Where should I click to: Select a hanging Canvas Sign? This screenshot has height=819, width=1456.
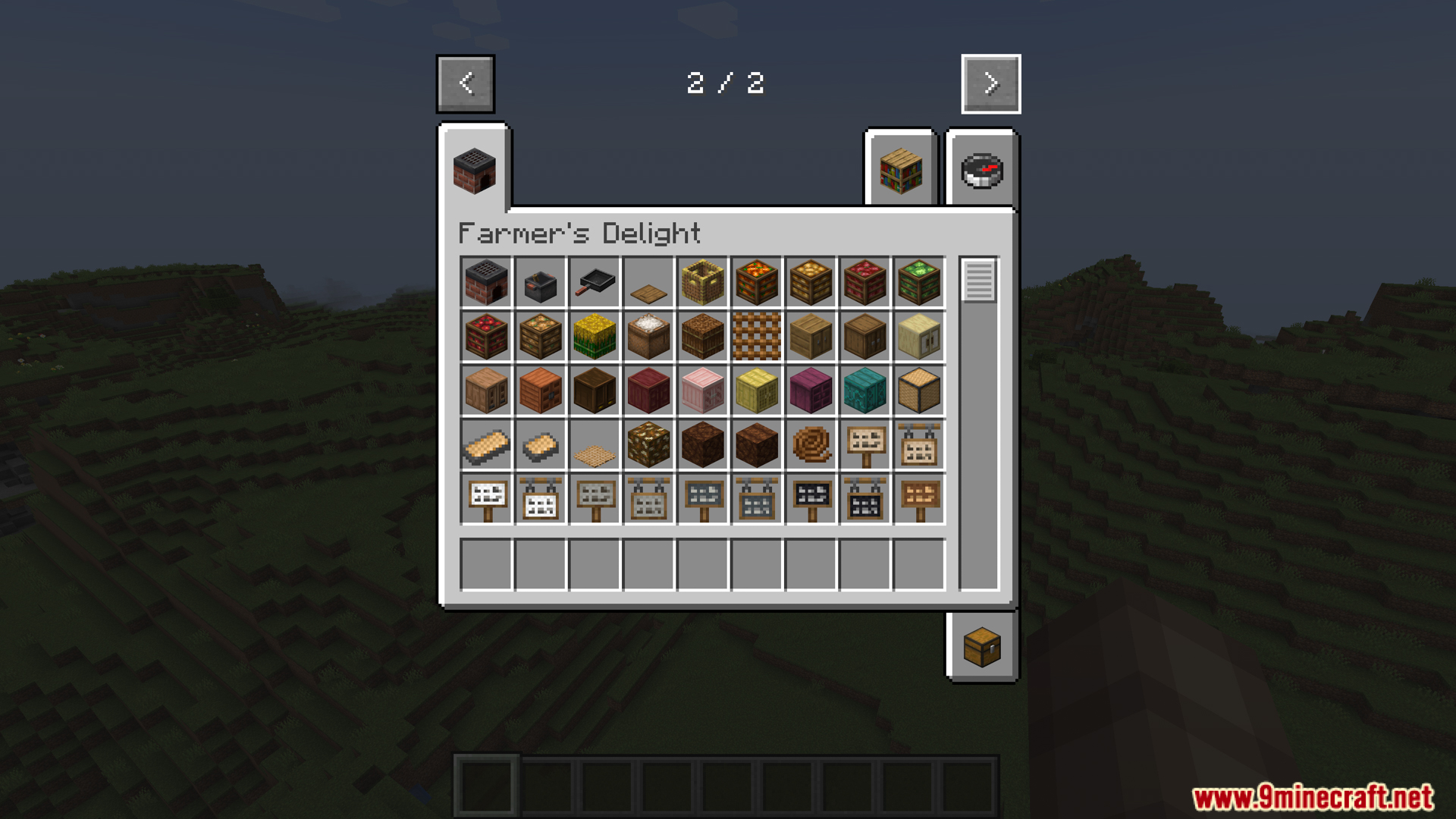(x=540, y=498)
